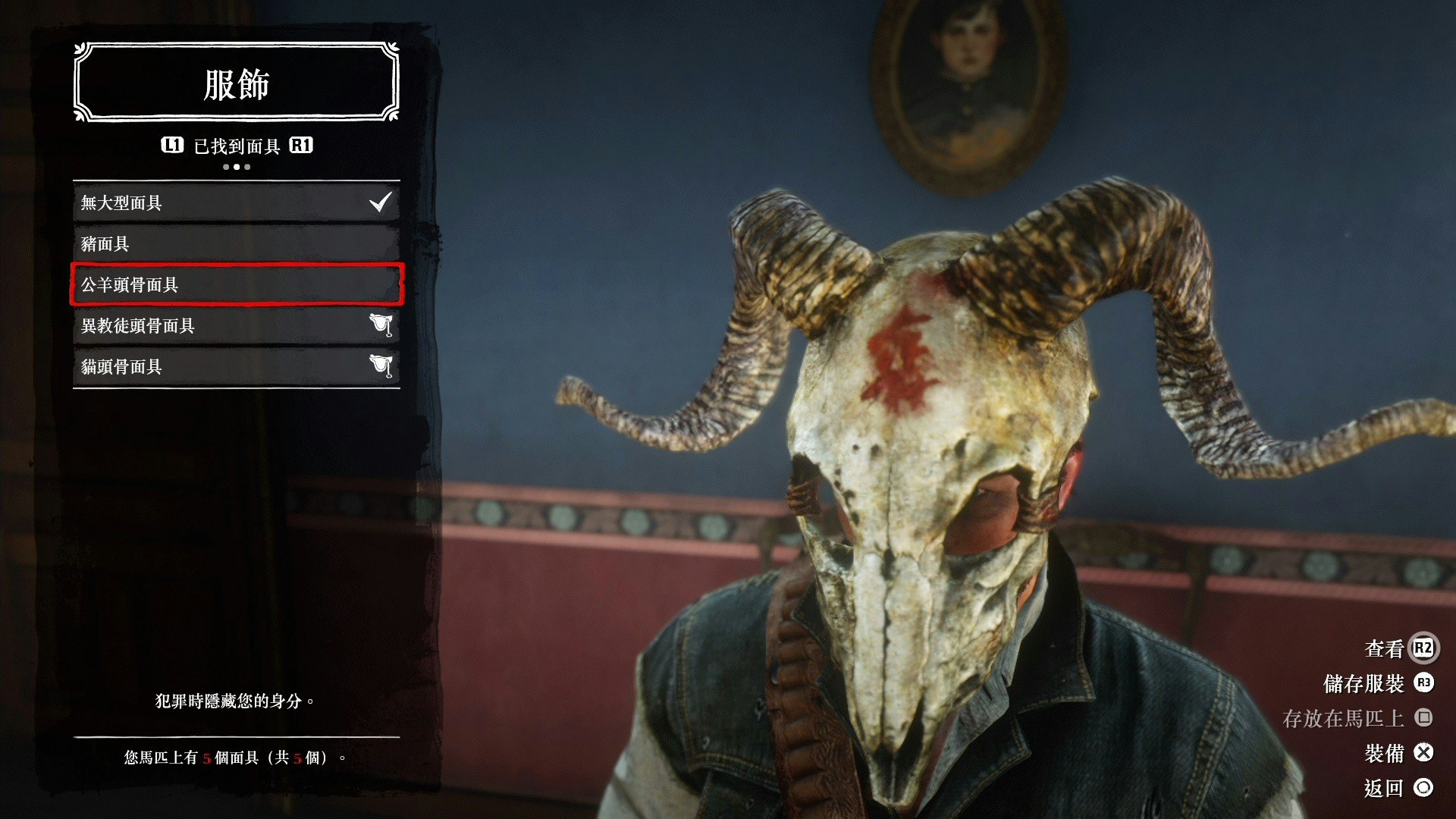This screenshot has width=1456, height=819.
Task: Pick the 異教徒頭骨面具 pagan skull mask
Action: tap(236, 326)
